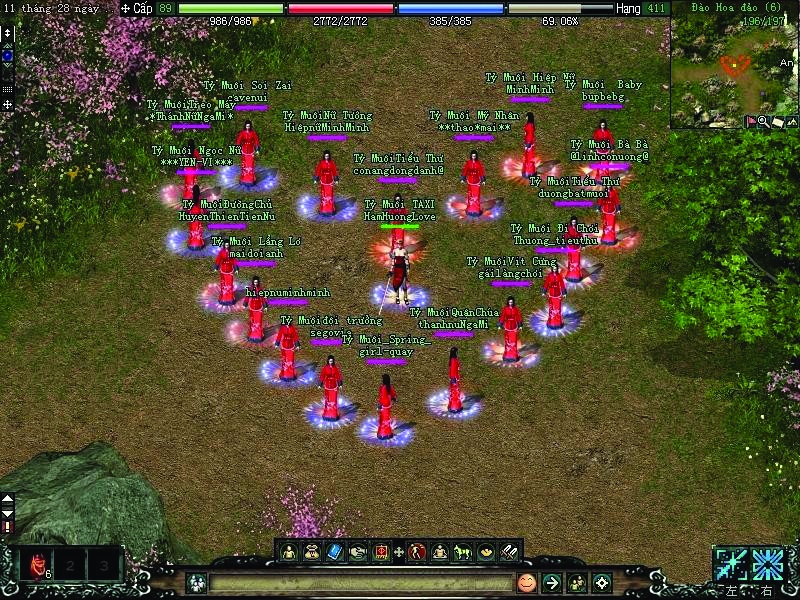Activate the meditation sitting icon
Viewport: 800px width, 600px height.
[x=440, y=551]
